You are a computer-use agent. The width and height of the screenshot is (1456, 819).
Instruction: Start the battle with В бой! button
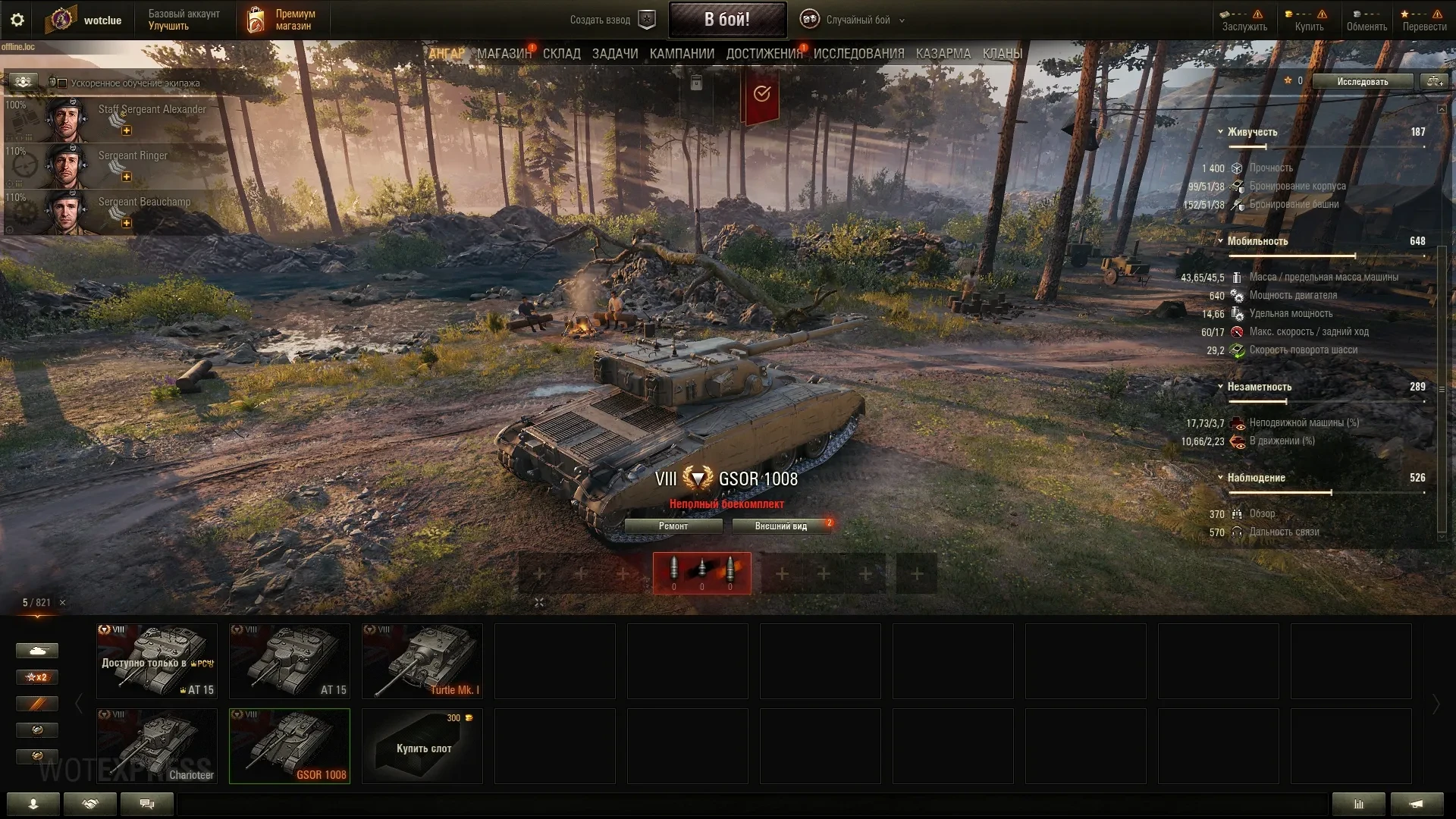(x=726, y=20)
